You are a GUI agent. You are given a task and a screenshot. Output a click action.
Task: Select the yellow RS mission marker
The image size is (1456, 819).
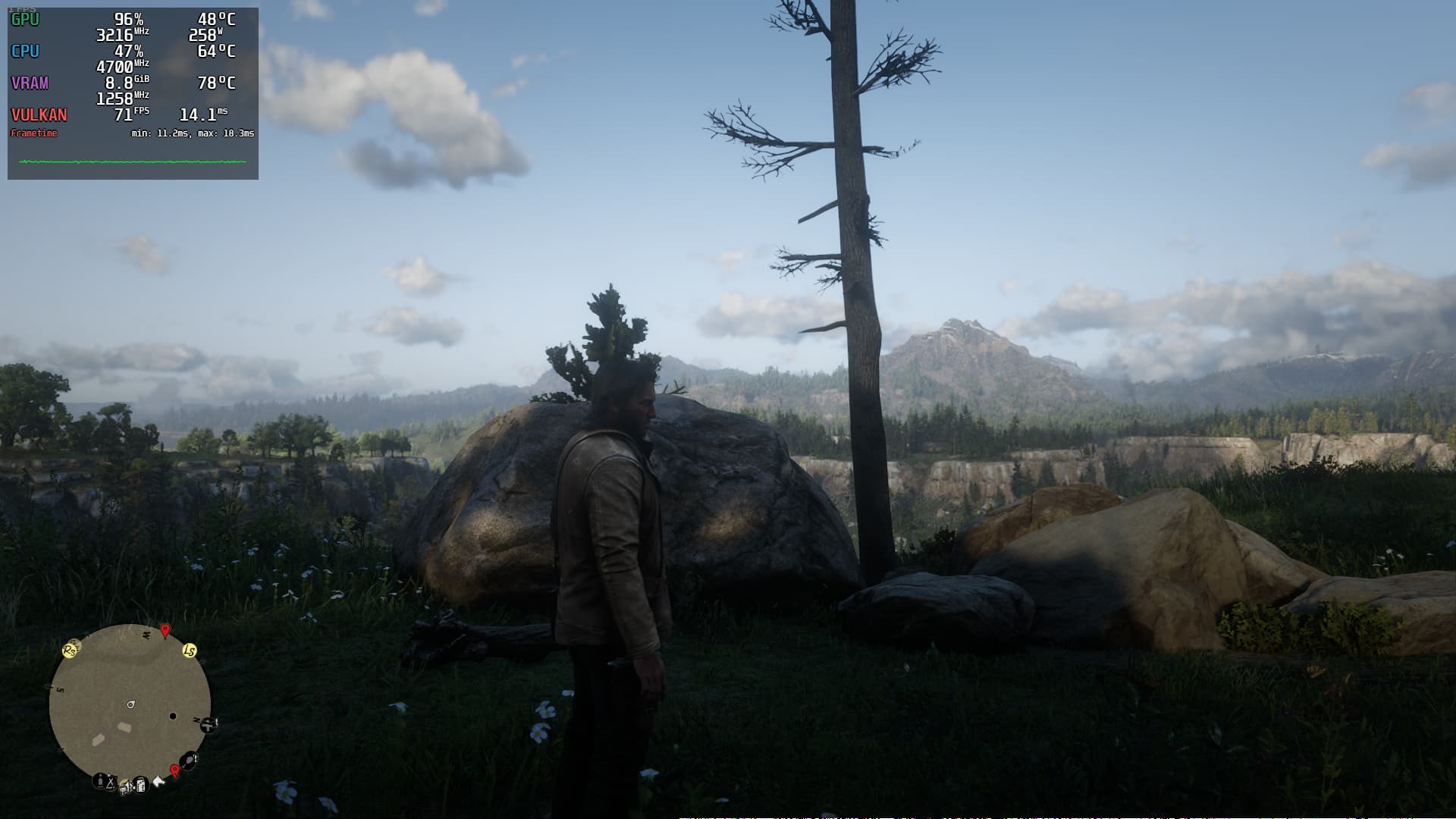tap(69, 651)
